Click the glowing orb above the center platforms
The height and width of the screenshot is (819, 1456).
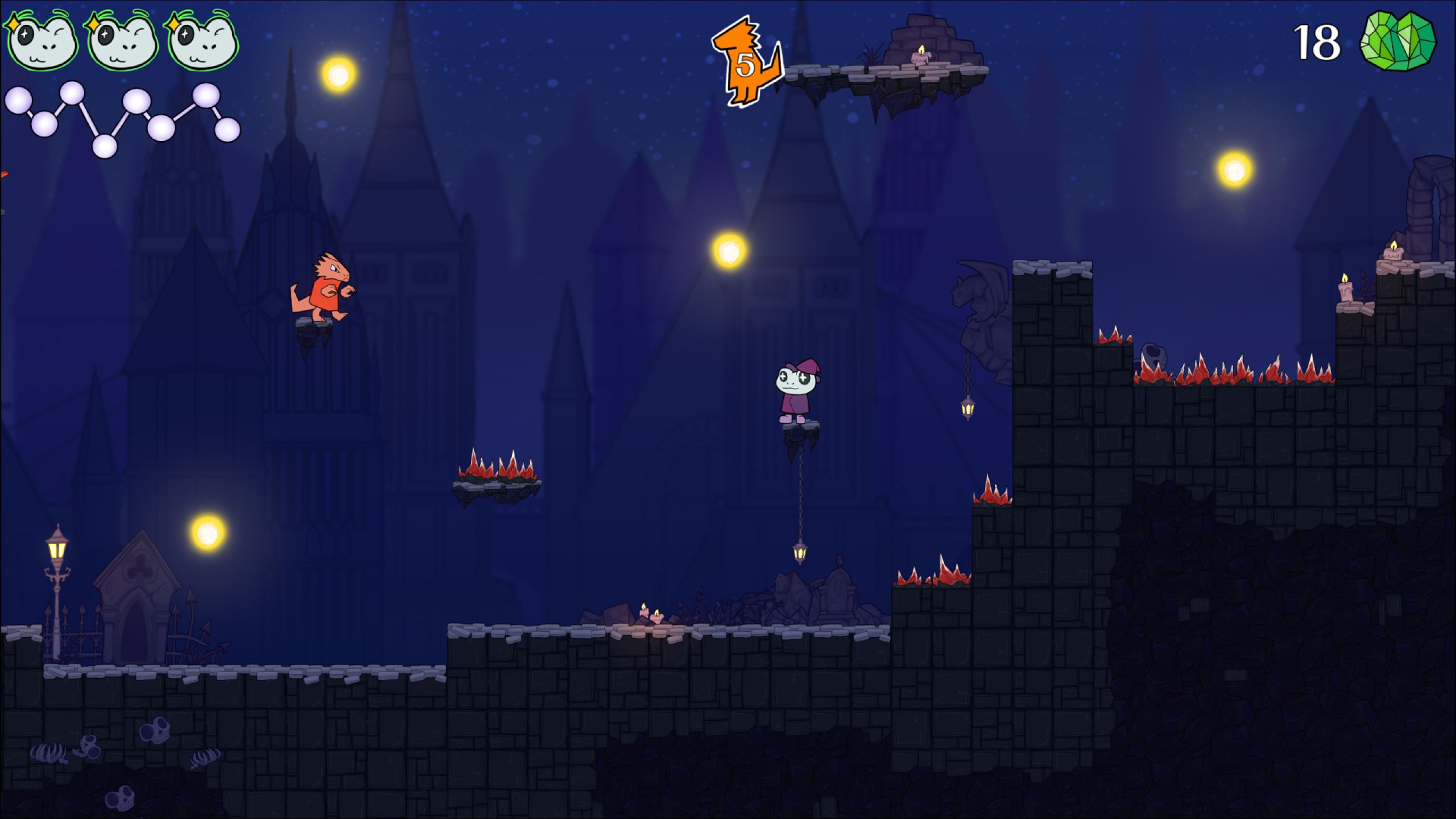(x=730, y=248)
